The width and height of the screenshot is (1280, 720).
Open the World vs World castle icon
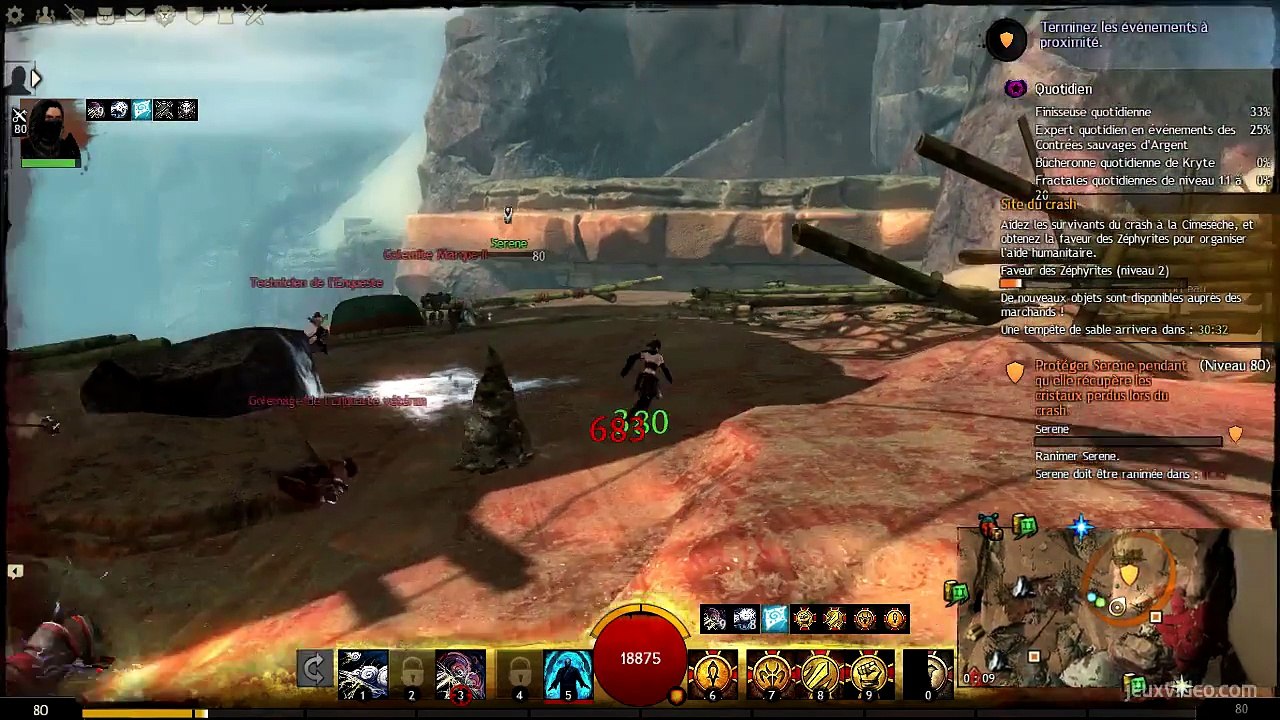225,15
